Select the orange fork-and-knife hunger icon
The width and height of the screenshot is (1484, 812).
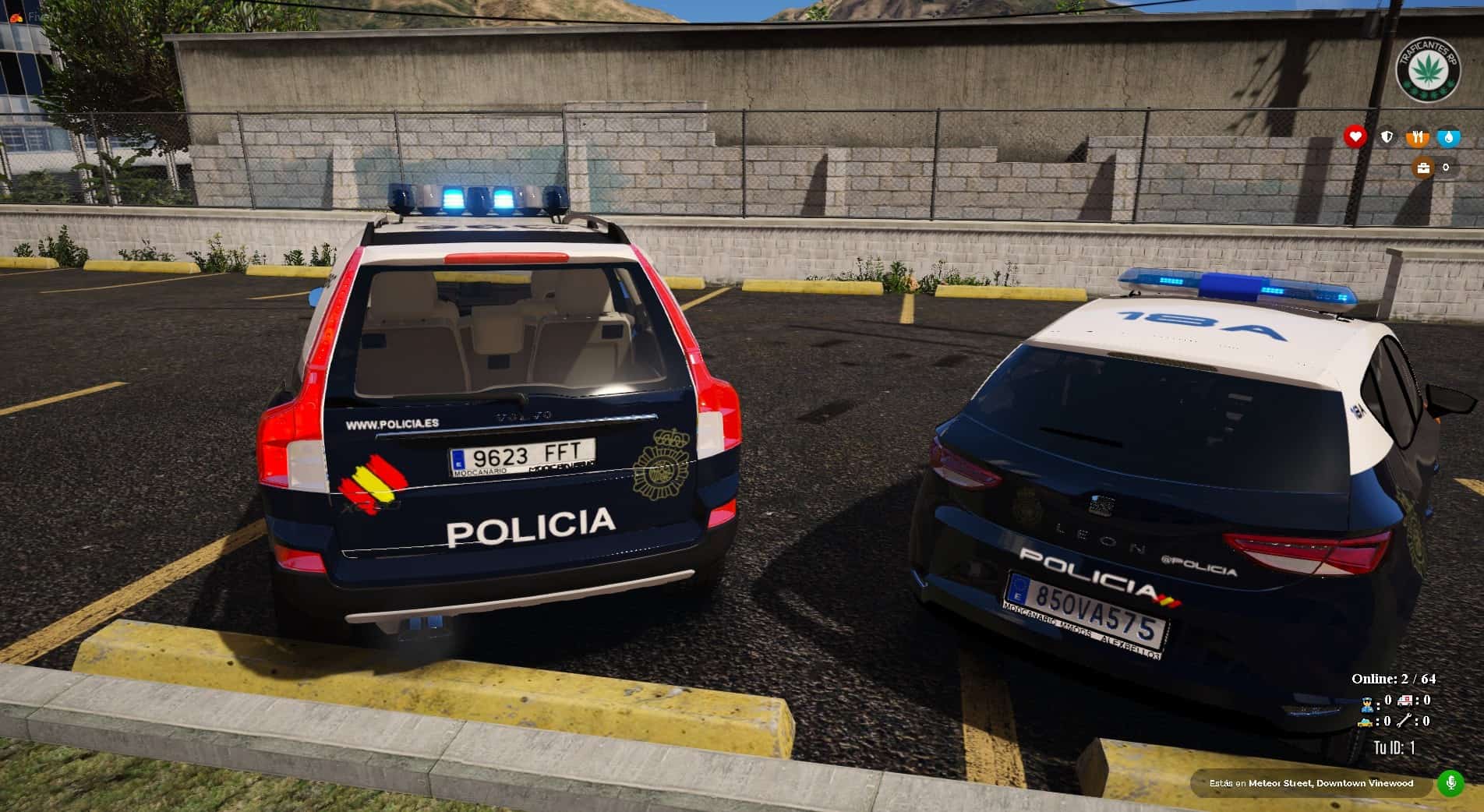(1418, 137)
